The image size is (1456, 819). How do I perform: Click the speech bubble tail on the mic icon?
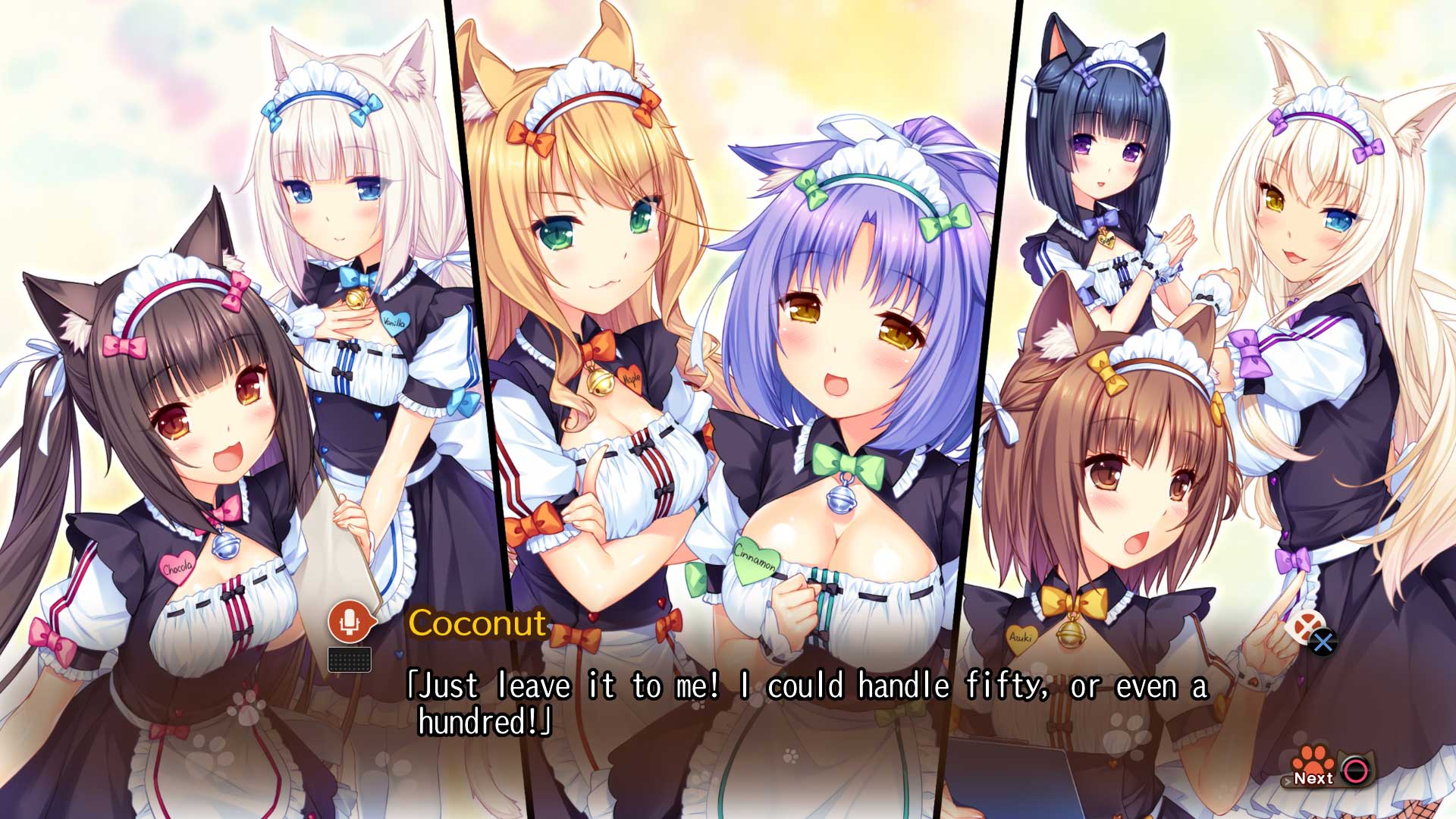373,623
